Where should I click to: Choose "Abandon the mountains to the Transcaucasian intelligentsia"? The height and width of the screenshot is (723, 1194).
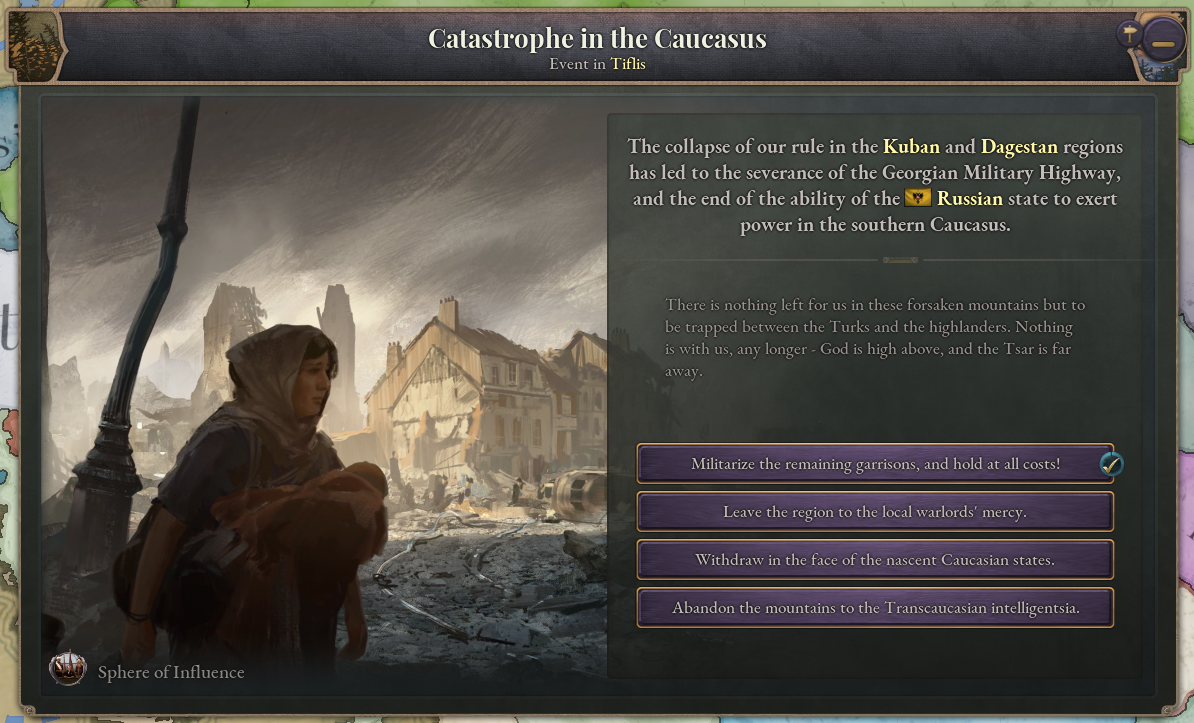[x=875, y=608]
